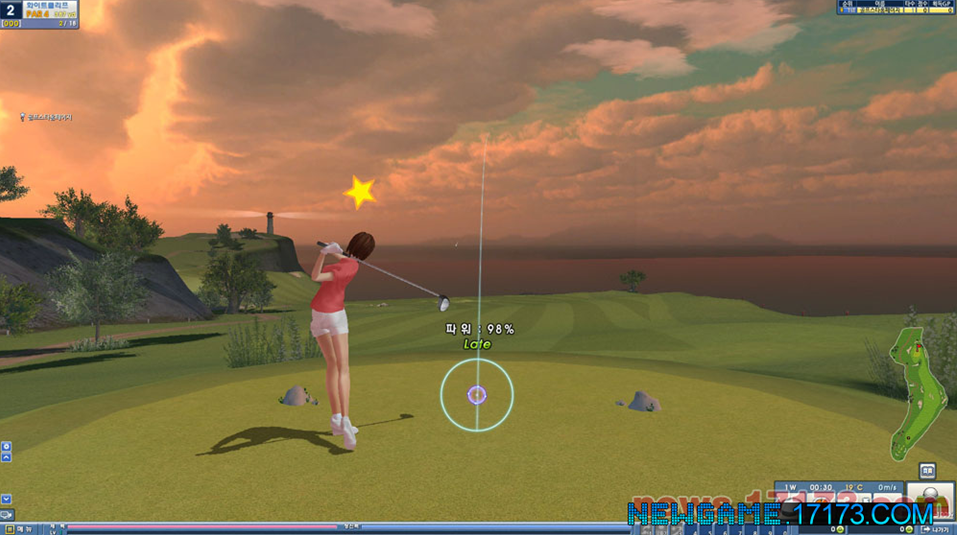
Task: Open the book icon above the ball panel
Action: pos(927,470)
